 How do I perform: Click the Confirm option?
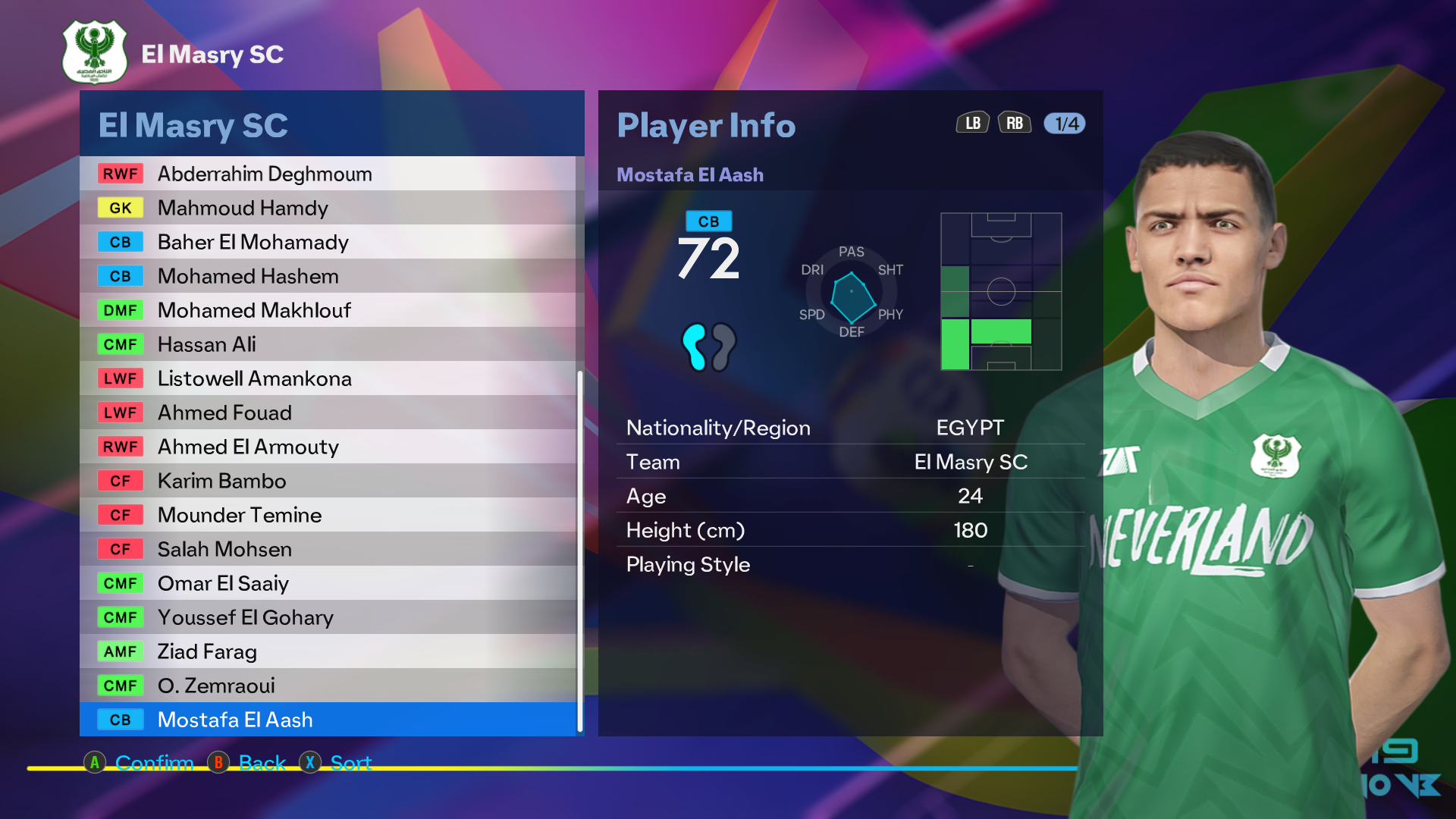coord(140,762)
